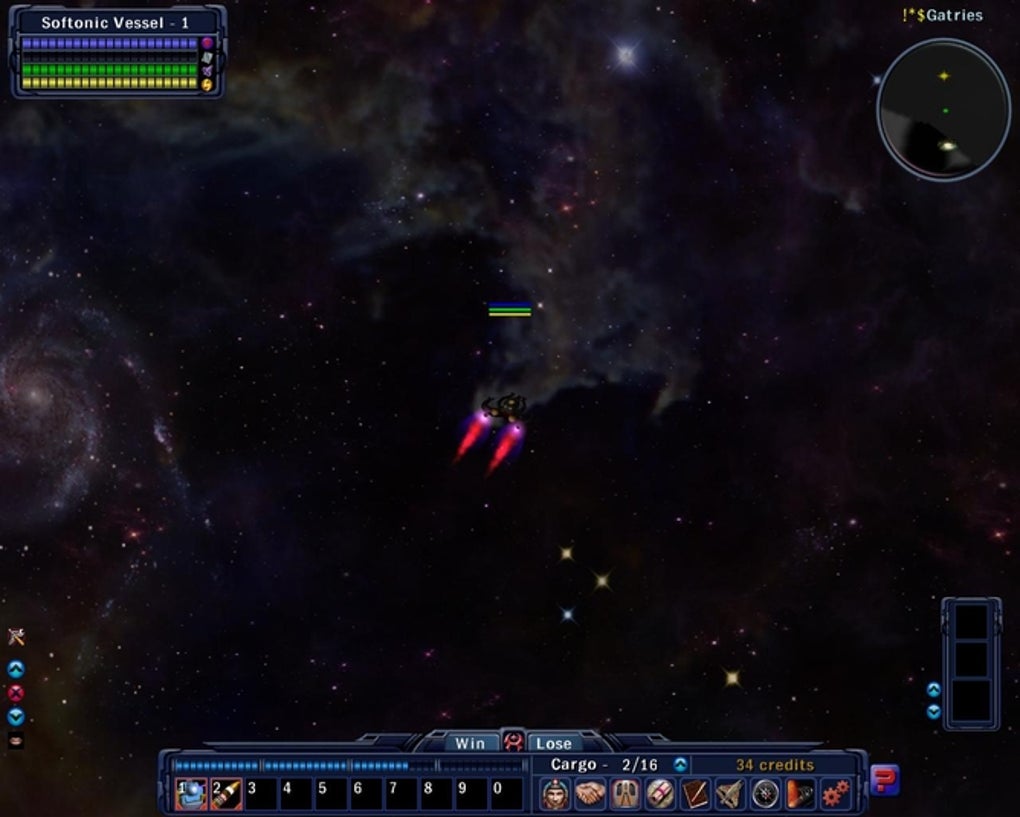The width and height of the screenshot is (1020, 817).
Task: Open the compass navigation icon
Action: coord(765,794)
